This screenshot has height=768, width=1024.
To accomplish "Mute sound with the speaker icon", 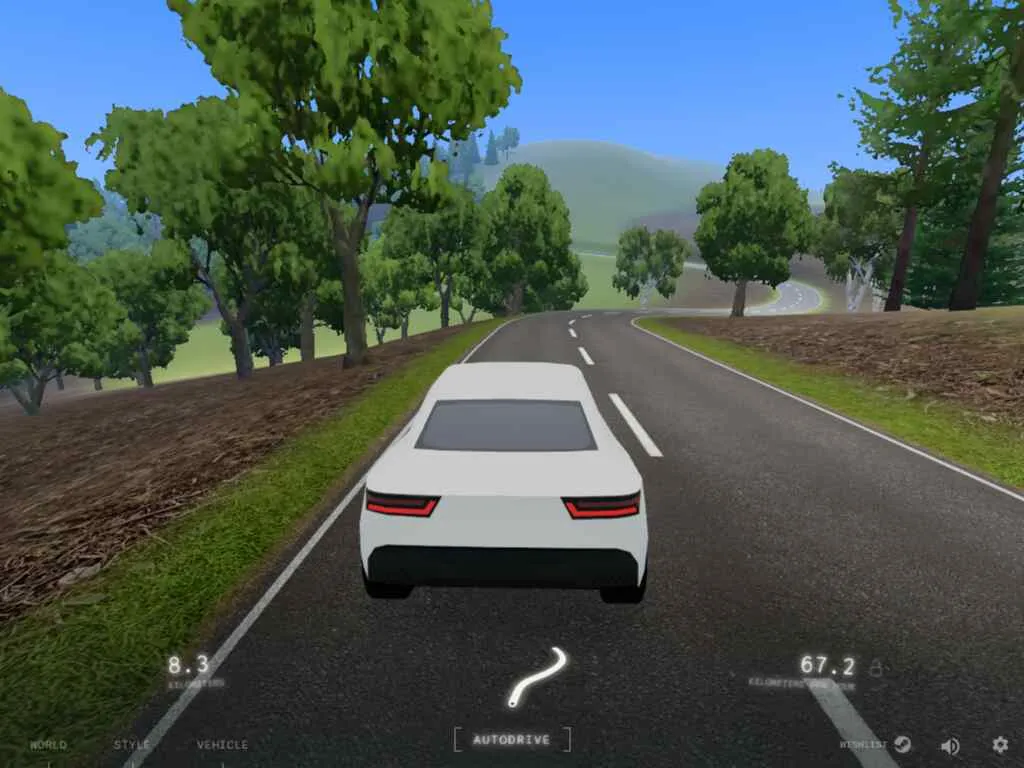I will tap(950, 745).
